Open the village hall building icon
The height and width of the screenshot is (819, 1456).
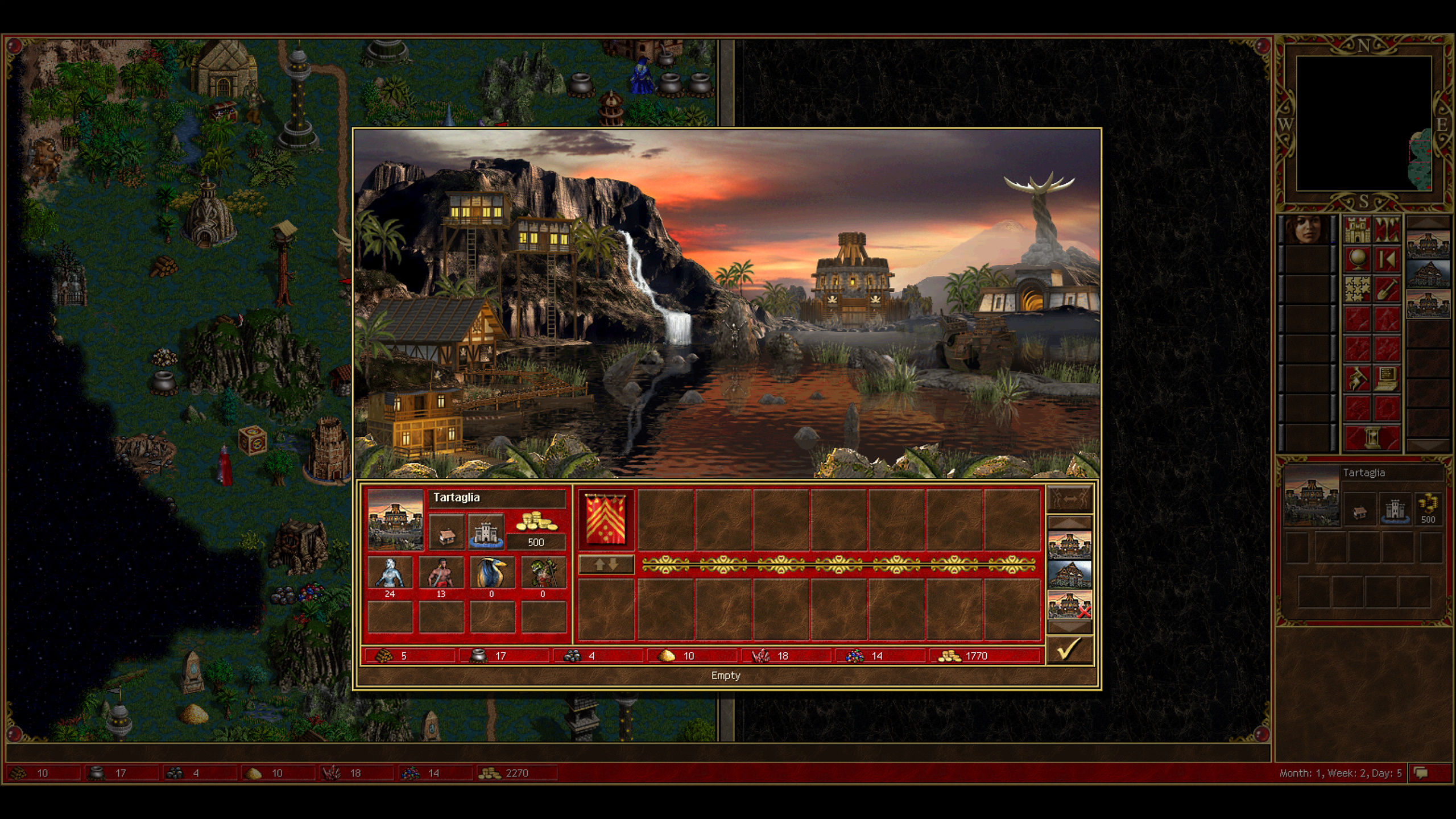tap(446, 532)
